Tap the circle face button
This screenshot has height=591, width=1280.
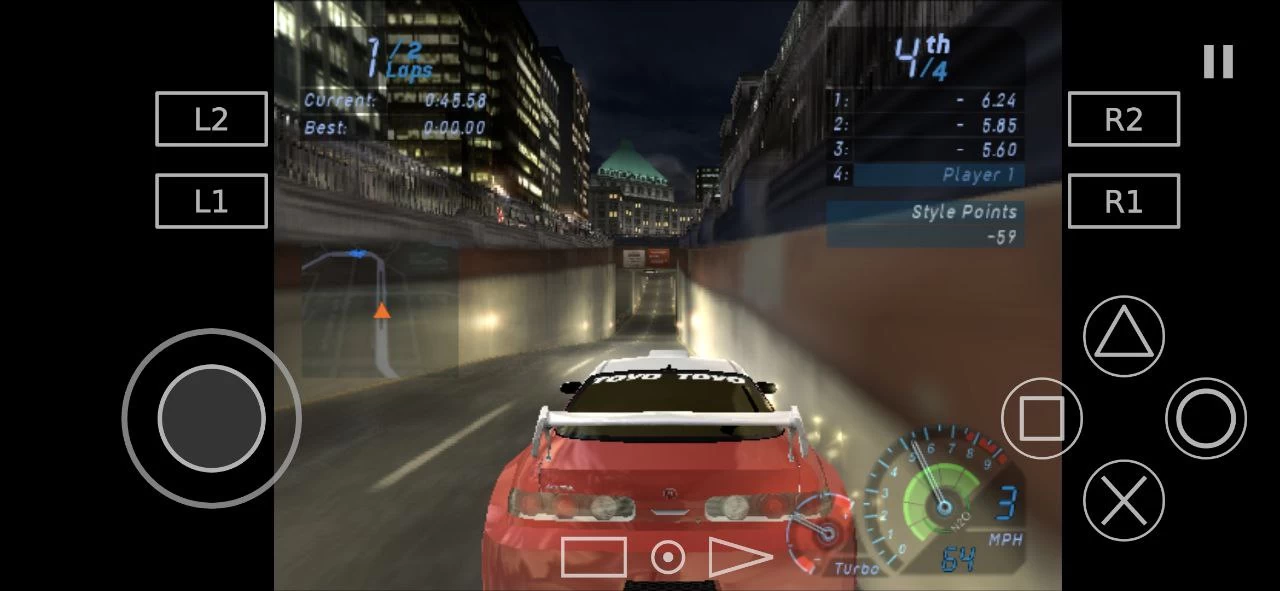pos(1206,418)
